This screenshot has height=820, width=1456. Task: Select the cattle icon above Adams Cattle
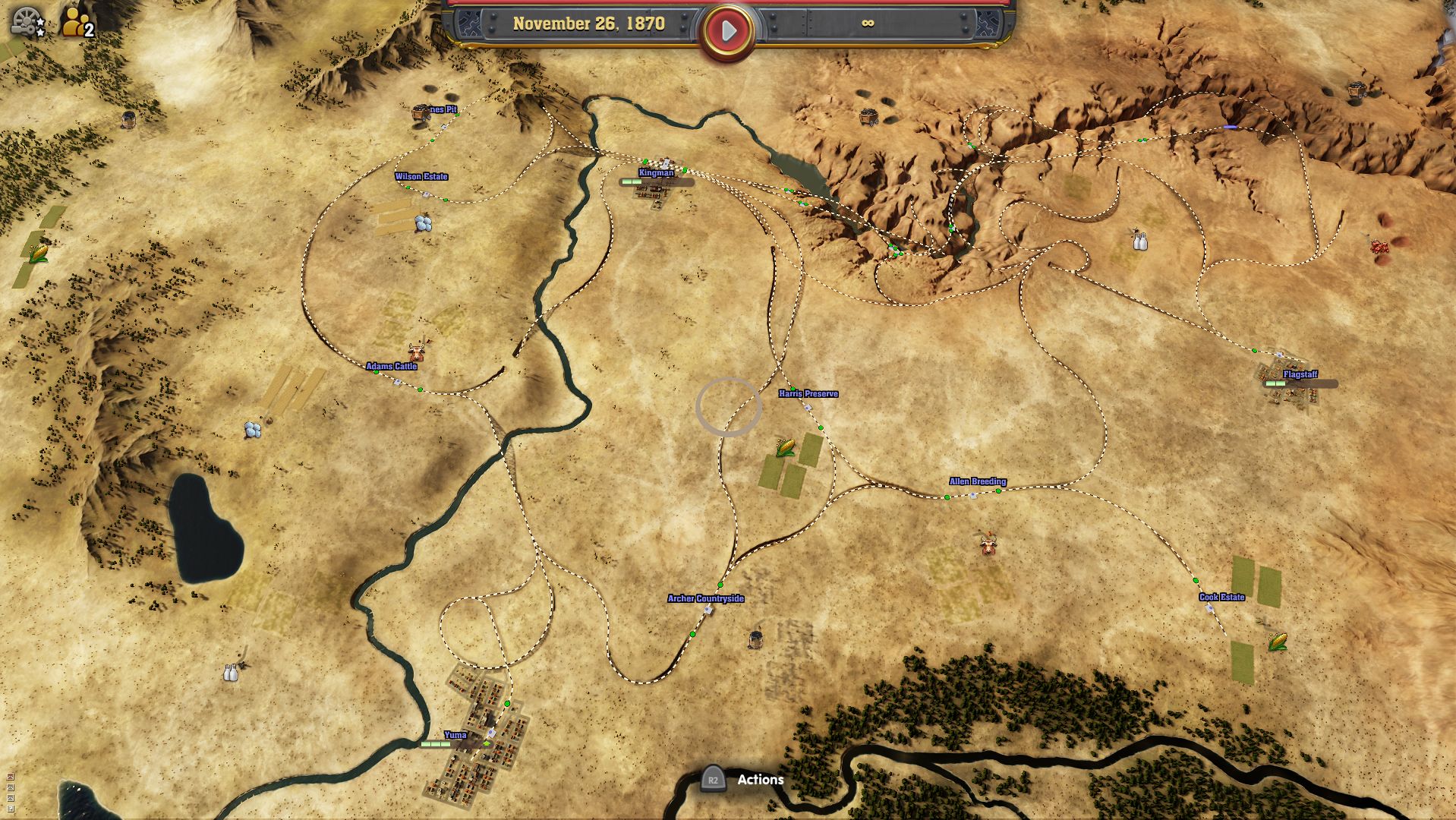[x=417, y=352]
